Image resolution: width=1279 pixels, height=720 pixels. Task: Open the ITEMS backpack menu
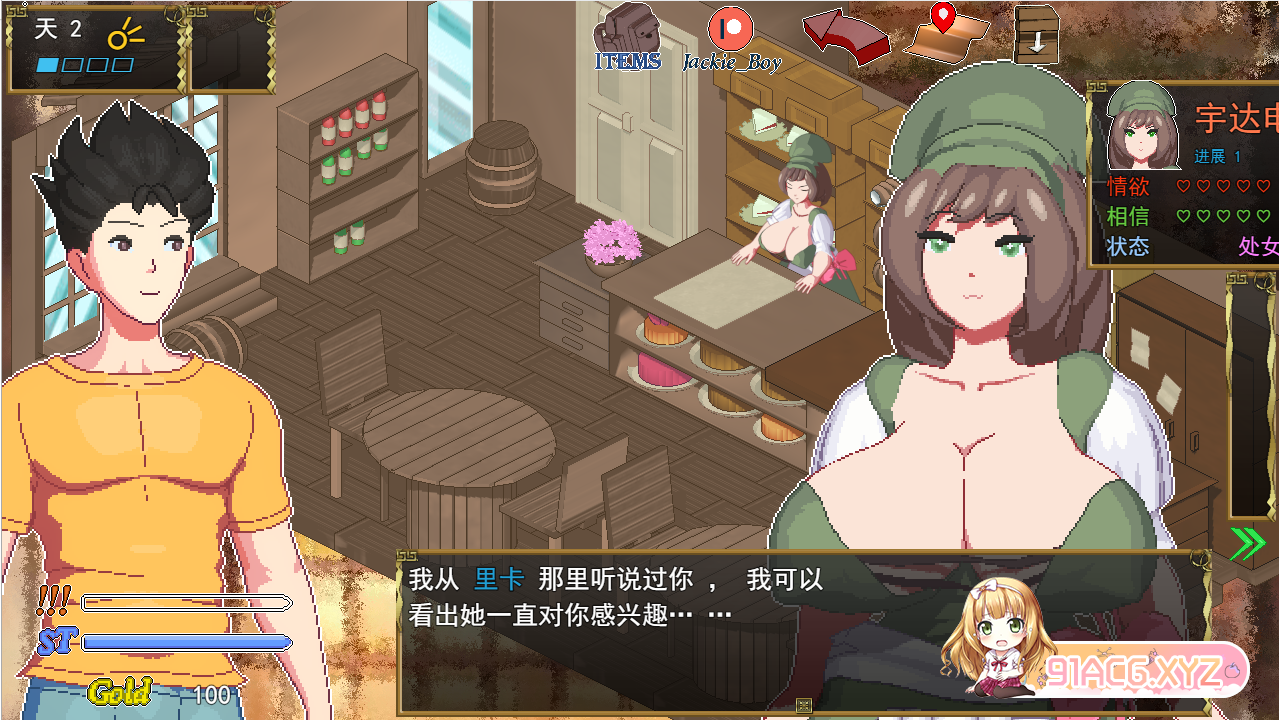coord(628,36)
